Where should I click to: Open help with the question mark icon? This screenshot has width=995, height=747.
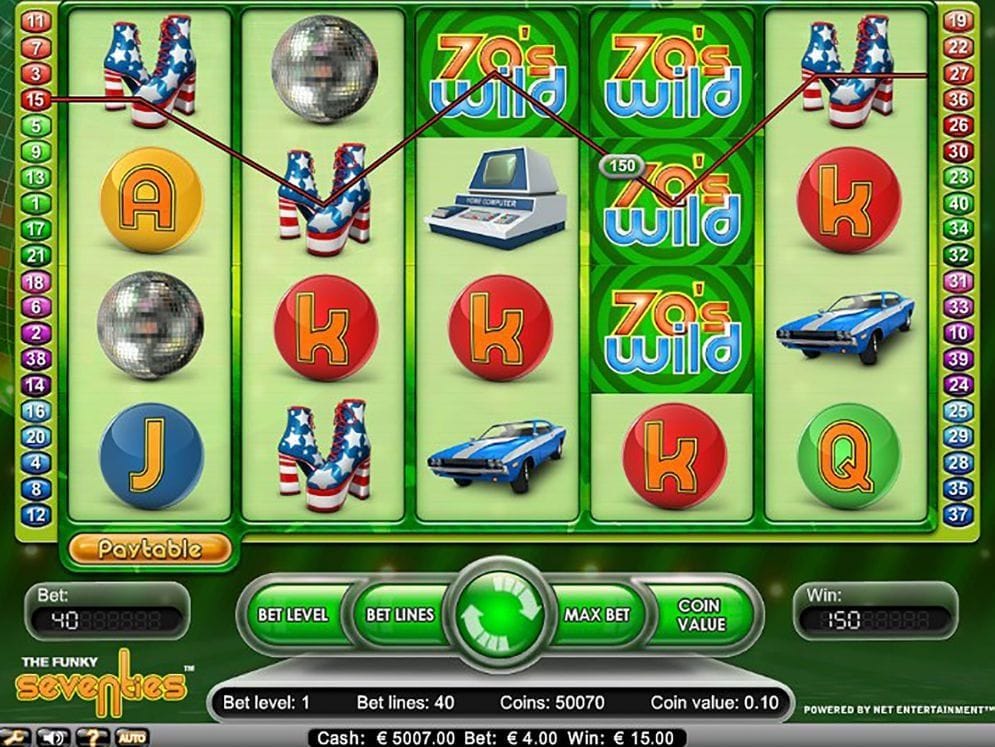(95, 738)
